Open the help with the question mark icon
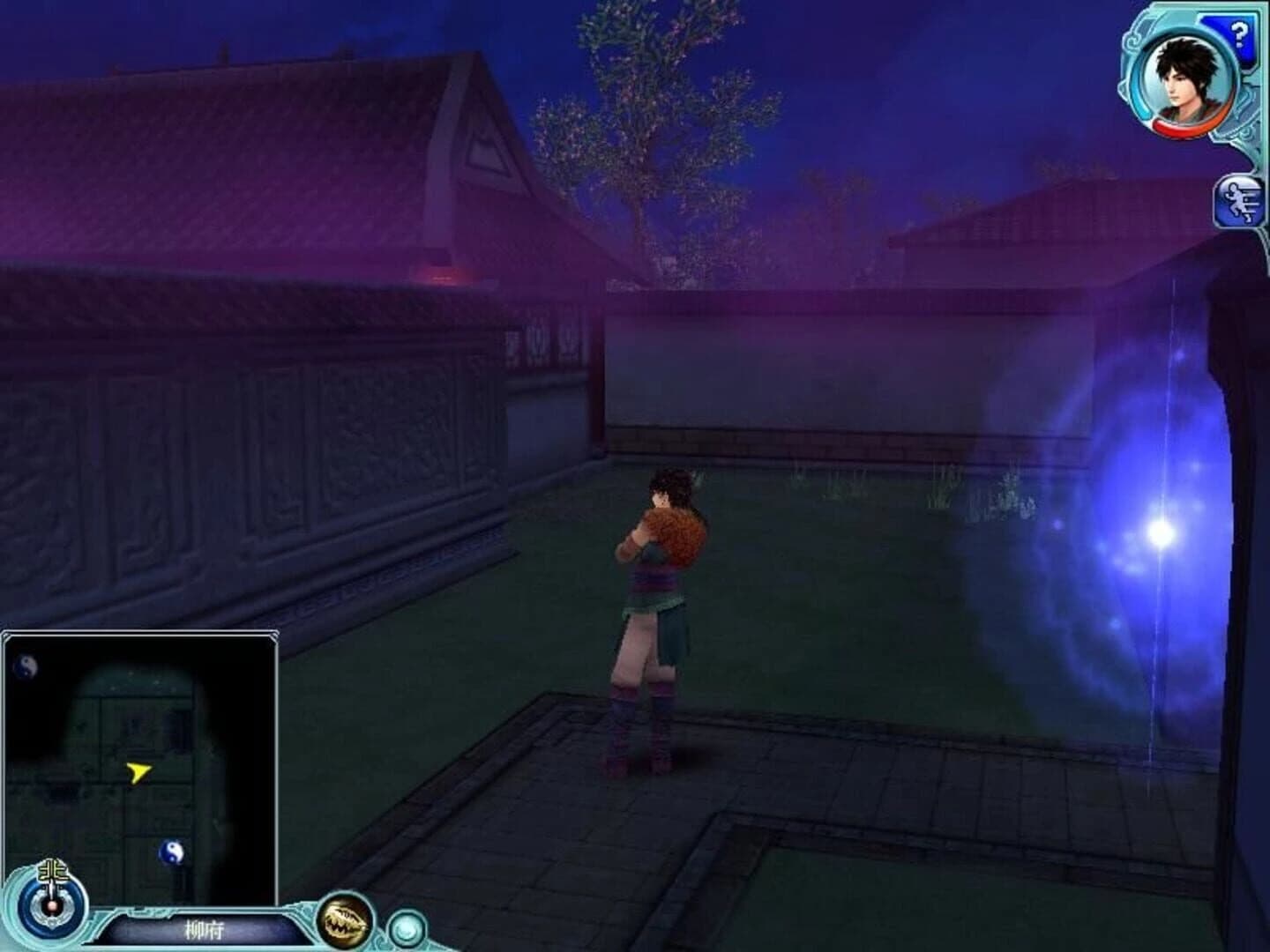1270x952 pixels. 1241,35
